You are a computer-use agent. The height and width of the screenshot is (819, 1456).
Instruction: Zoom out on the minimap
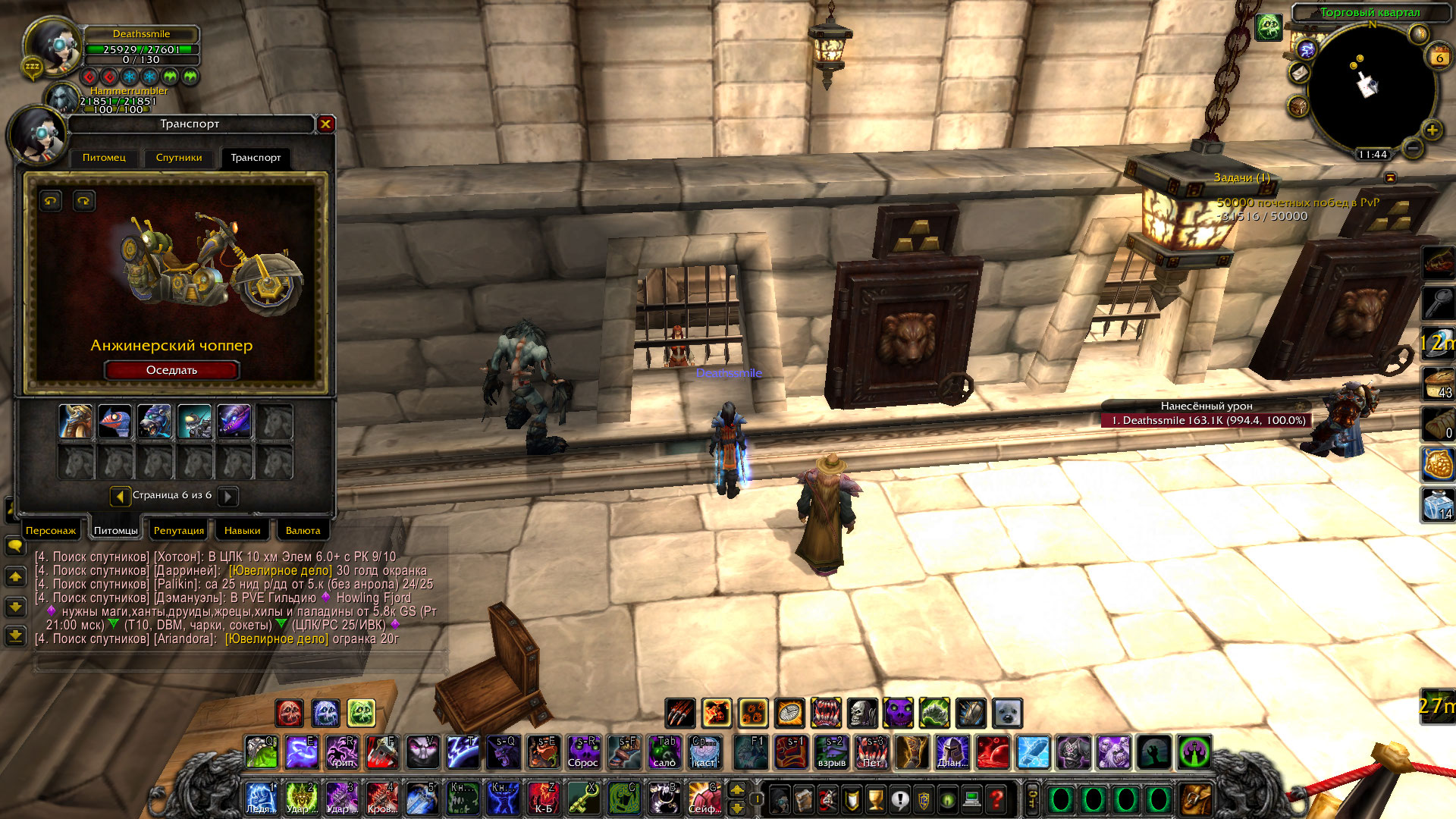1412,147
